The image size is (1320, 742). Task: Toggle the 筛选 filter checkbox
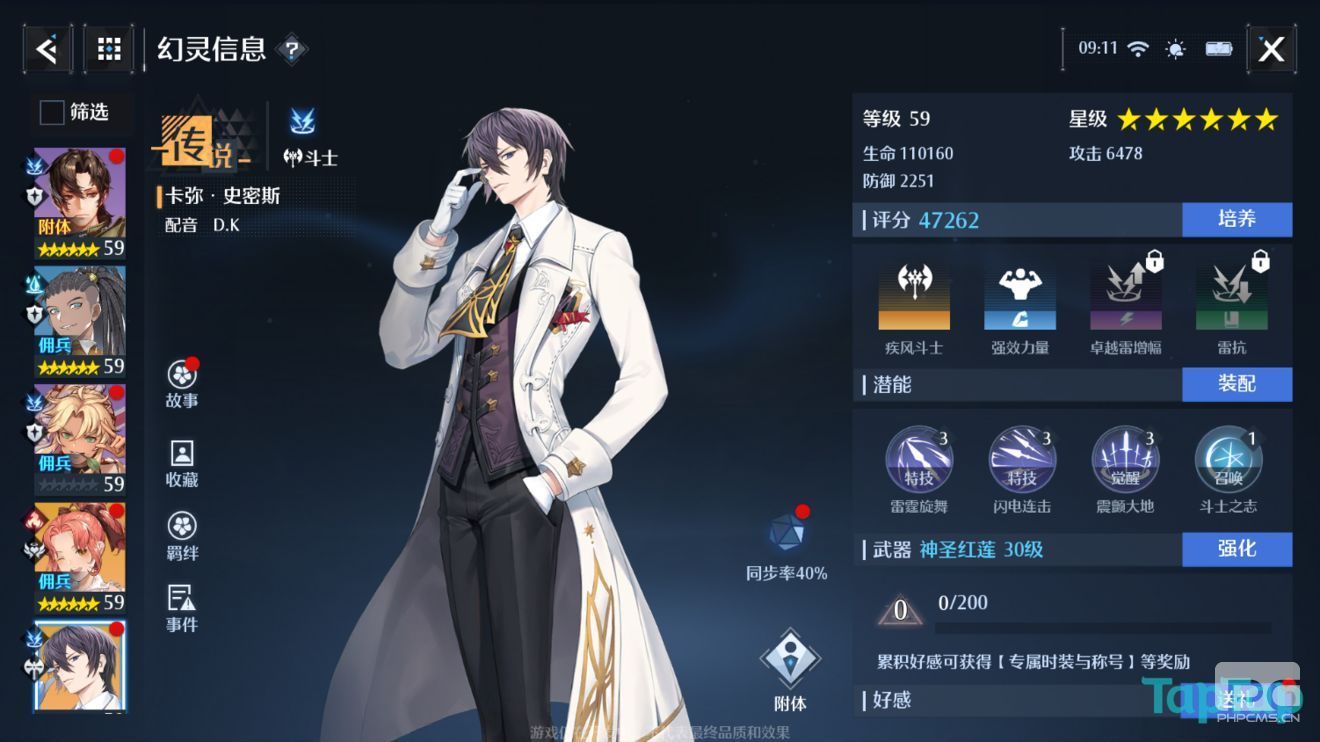(x=51, y=113)
